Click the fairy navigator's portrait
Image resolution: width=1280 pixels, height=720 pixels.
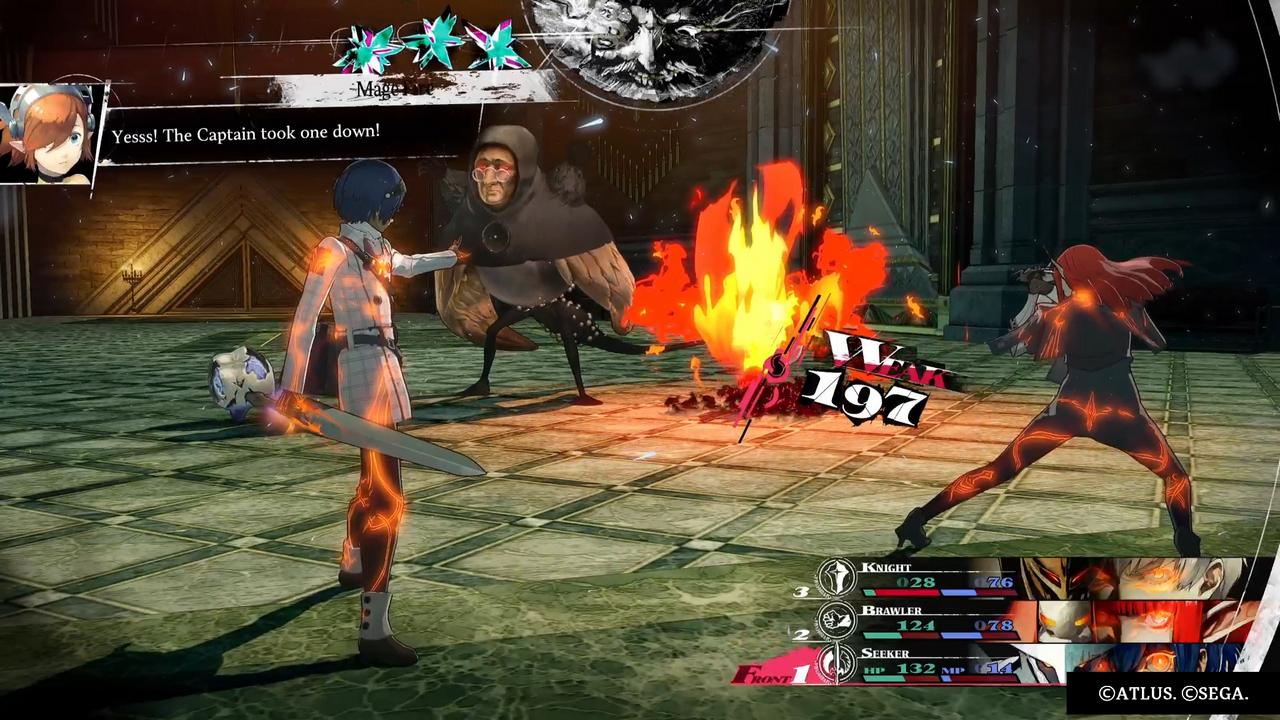click(x=47, y=135)
